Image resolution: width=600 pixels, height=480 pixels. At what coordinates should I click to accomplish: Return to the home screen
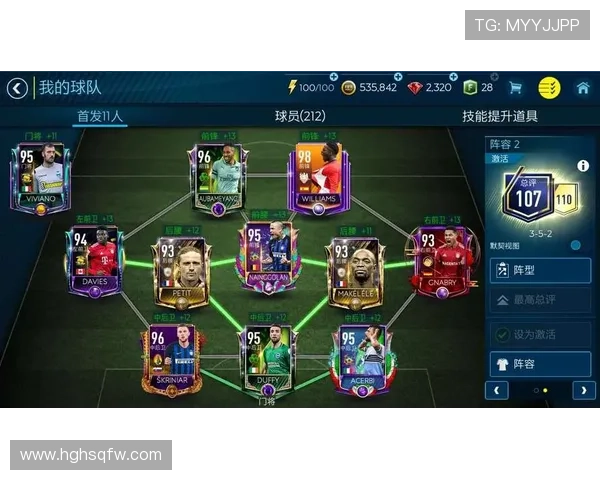583,88
